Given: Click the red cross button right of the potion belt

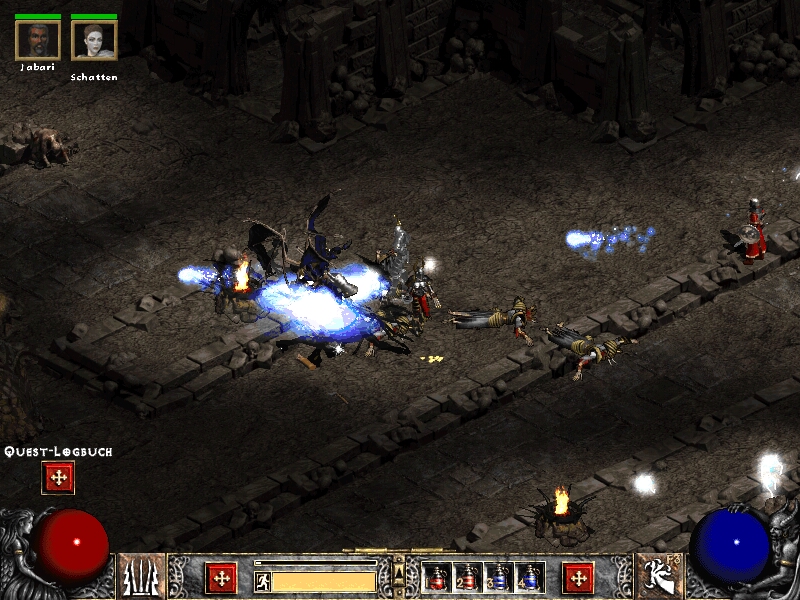Looking at the screenshot, I should 578,578.
